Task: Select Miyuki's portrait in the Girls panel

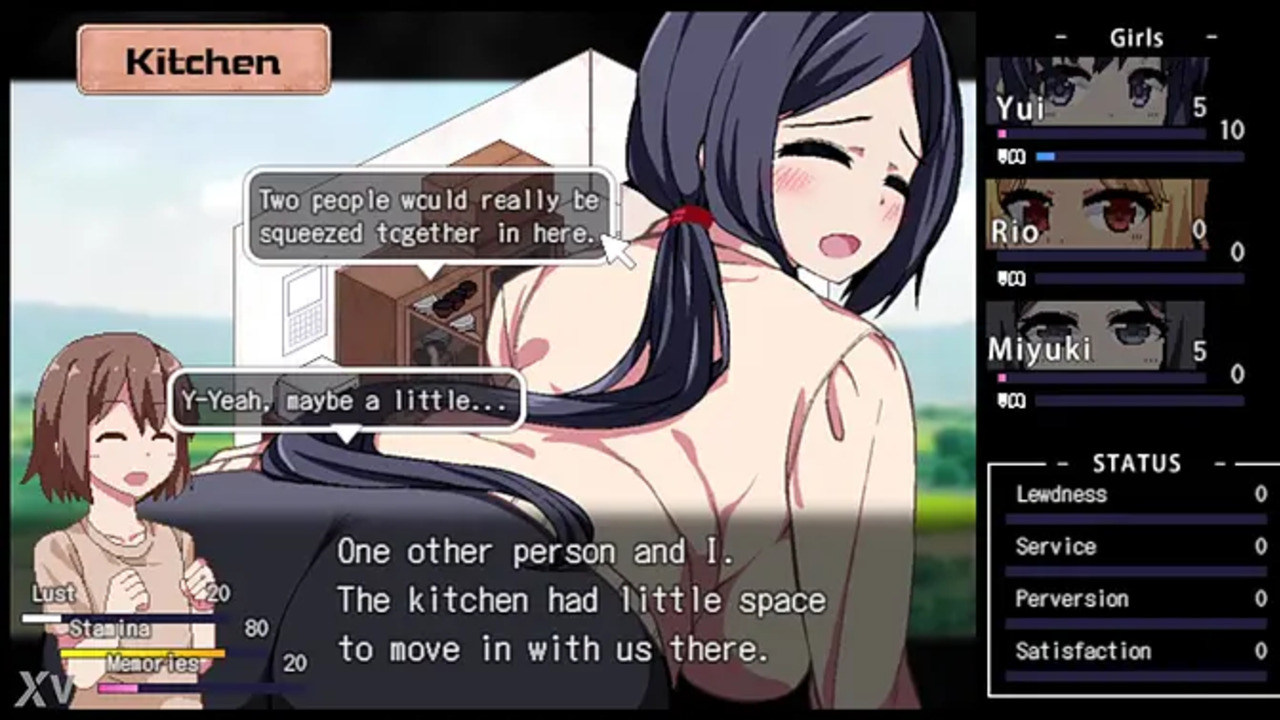Action: (x=1095, y=335)
